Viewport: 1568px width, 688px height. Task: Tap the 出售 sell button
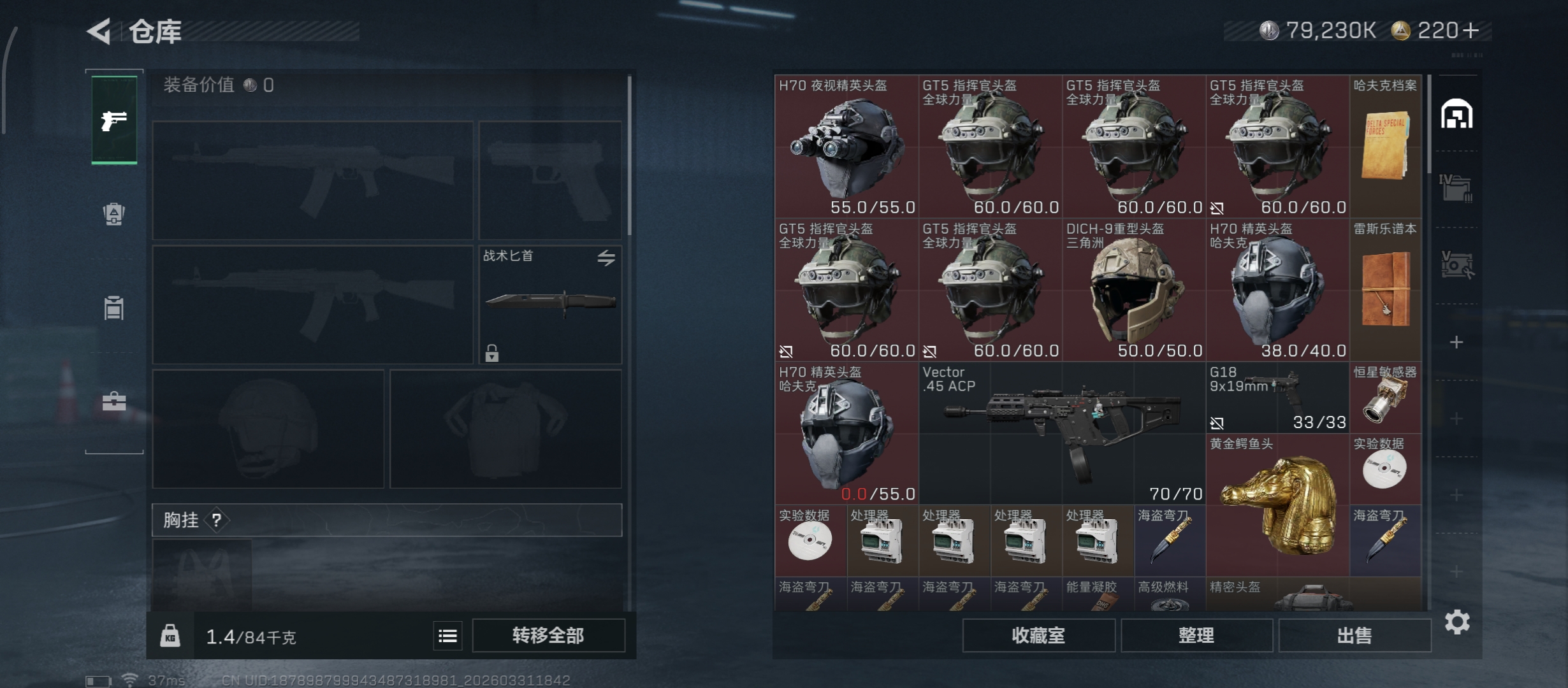click(1354, 635)
